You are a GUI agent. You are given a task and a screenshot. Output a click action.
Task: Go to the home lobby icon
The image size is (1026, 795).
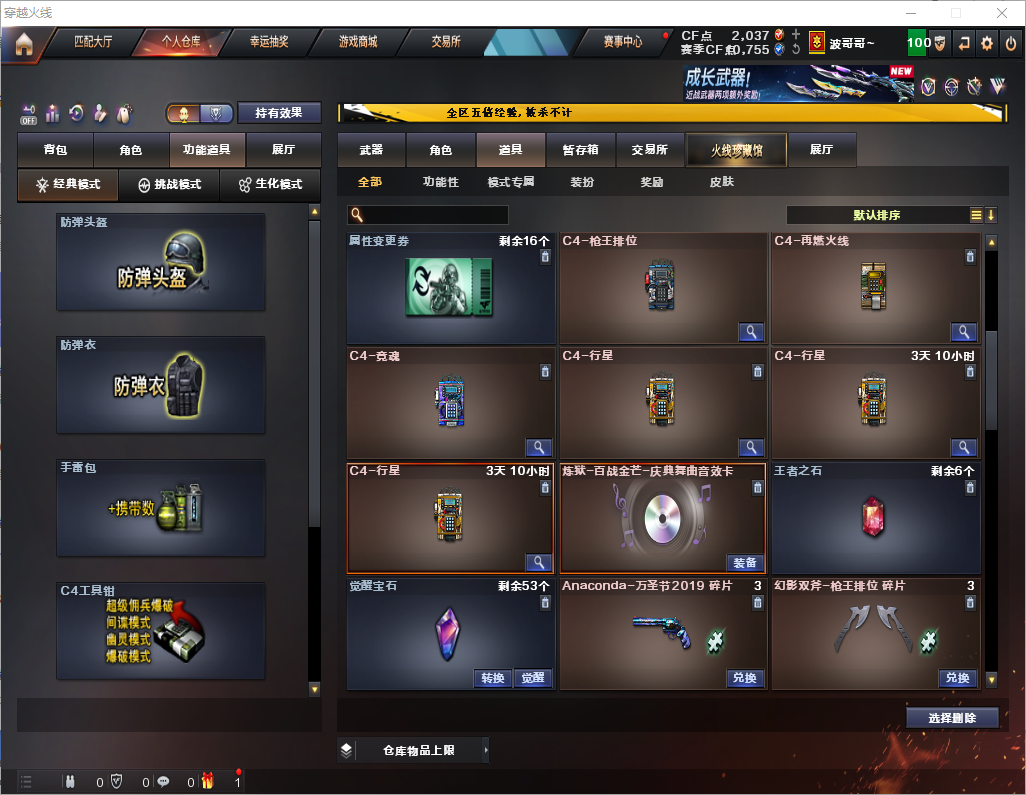(x=23, y=43)
